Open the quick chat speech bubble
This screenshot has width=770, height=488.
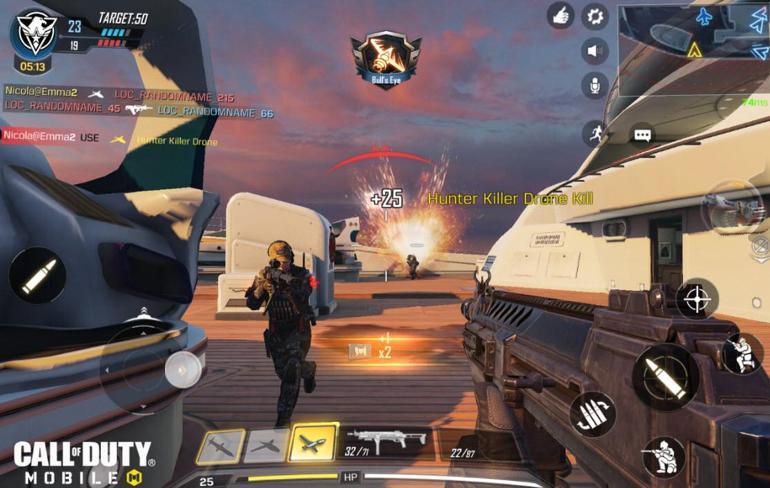tap(642, 134)
